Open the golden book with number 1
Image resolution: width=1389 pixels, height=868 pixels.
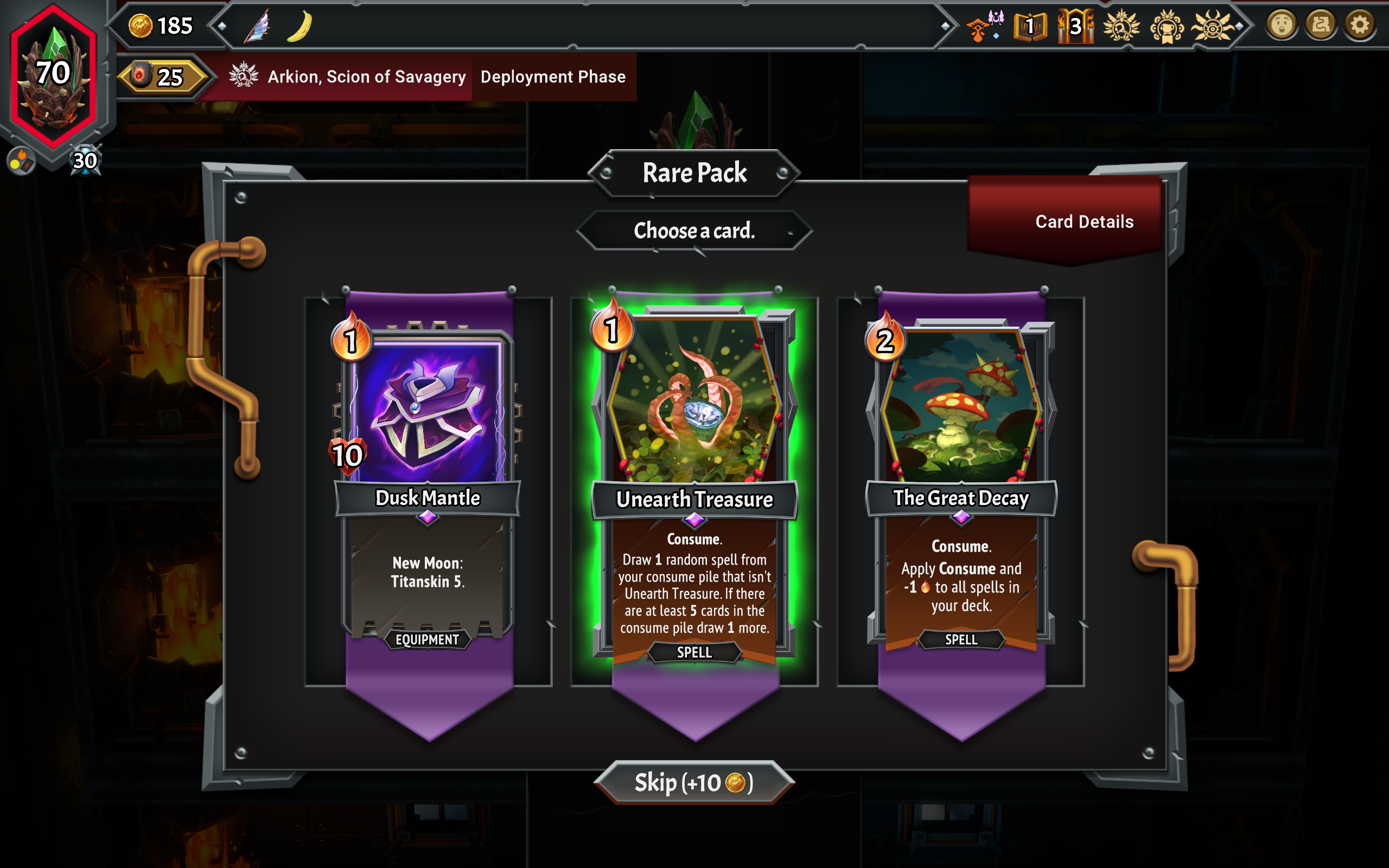coord(1030,27)
